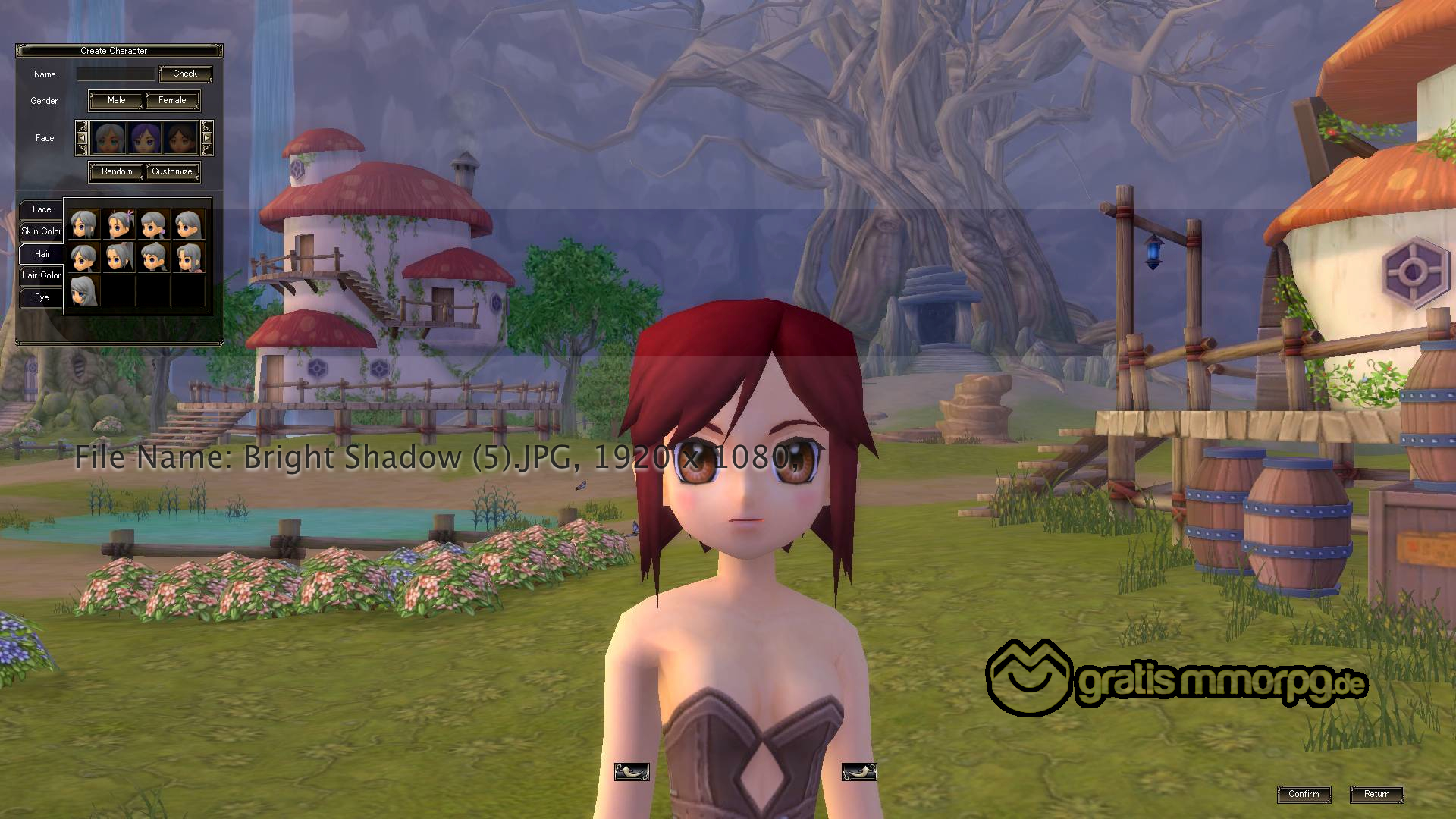Rotate character with left arrow button
The height and width of the screenshot is (819, 1456).
632,772
